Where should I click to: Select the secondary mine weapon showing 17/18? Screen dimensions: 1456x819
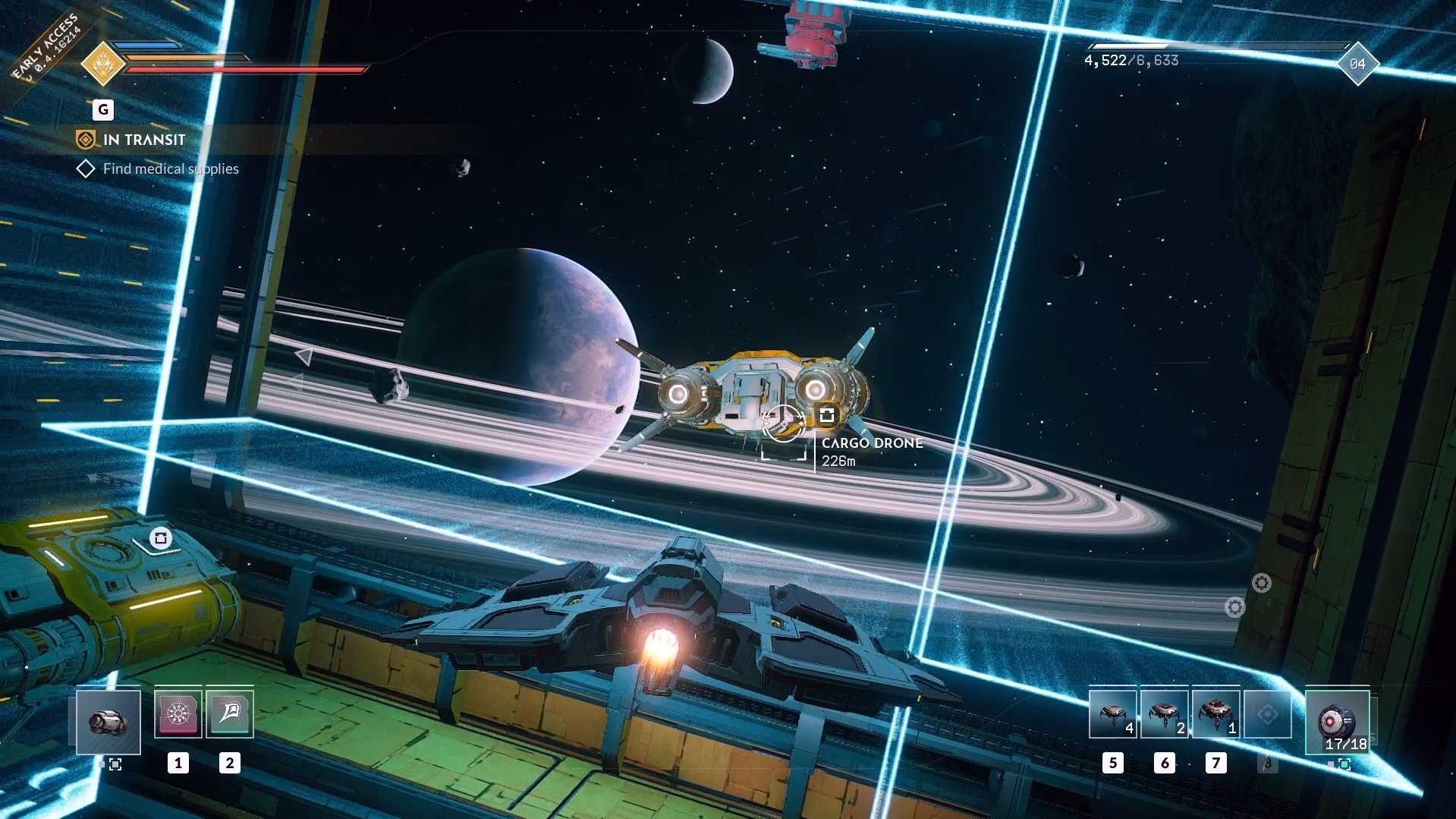tap(1337, 722)
